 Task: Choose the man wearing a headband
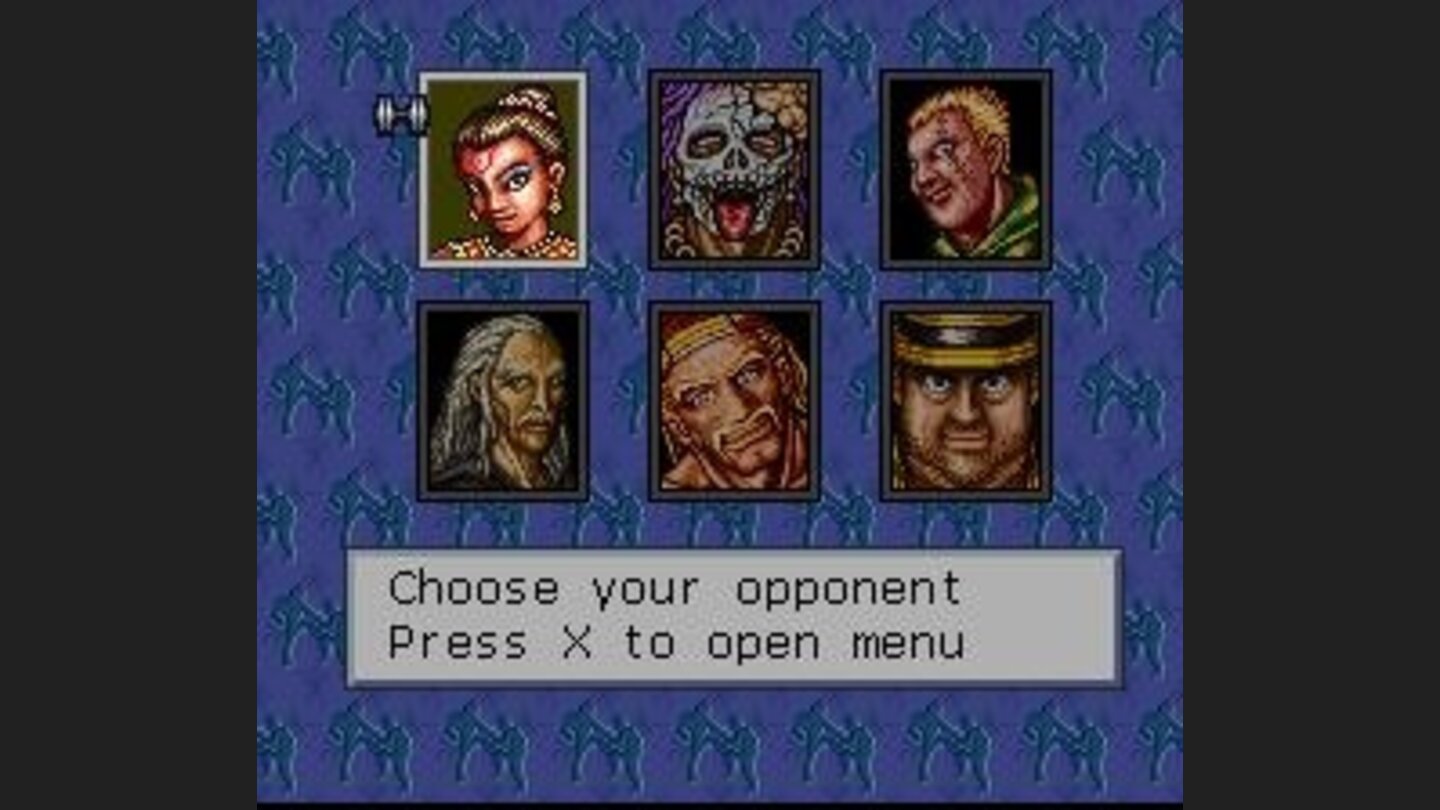tap(735, 400)
